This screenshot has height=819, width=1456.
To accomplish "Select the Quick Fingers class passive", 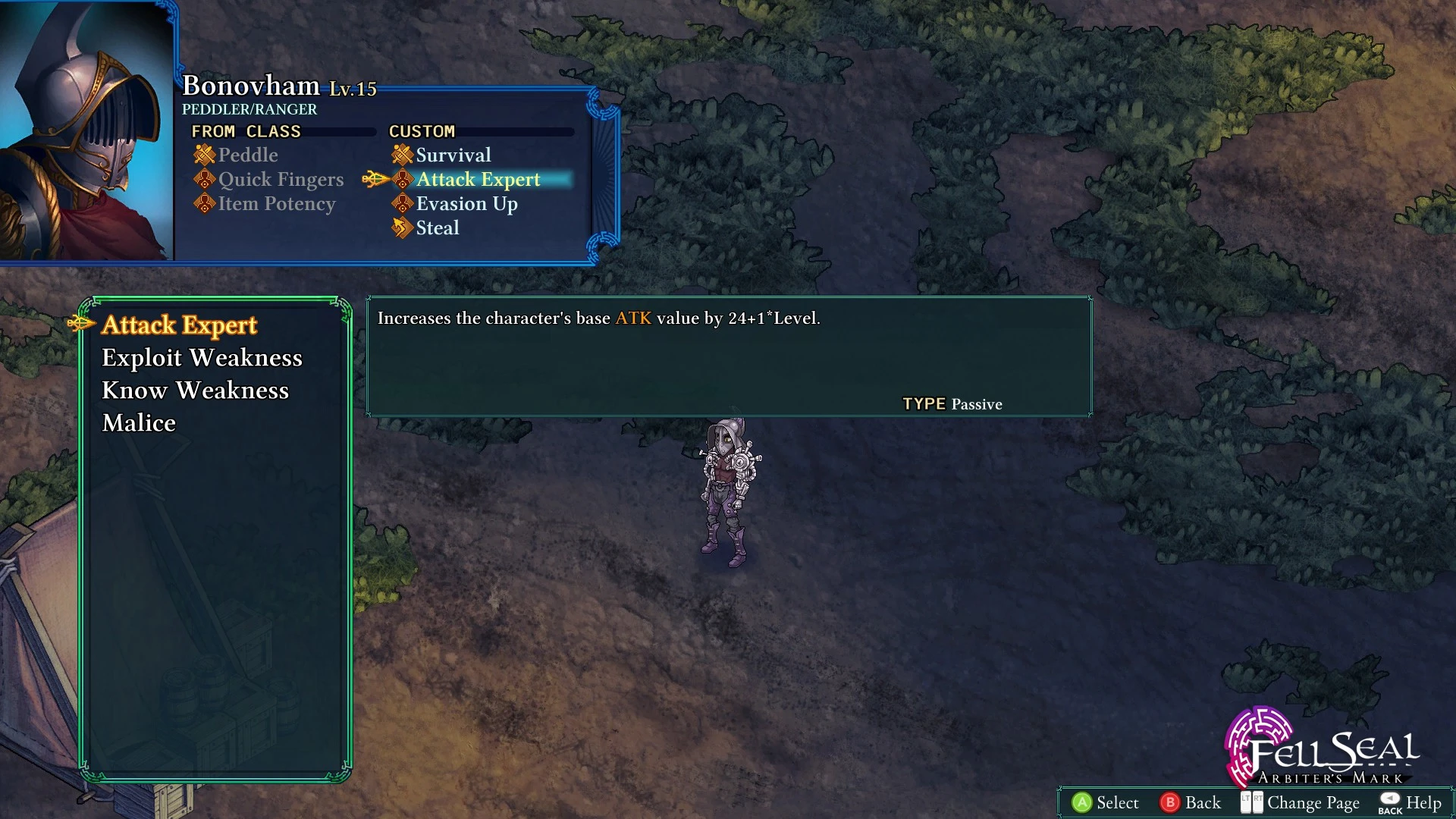I will pyautogui.click(x=281, y=180).
